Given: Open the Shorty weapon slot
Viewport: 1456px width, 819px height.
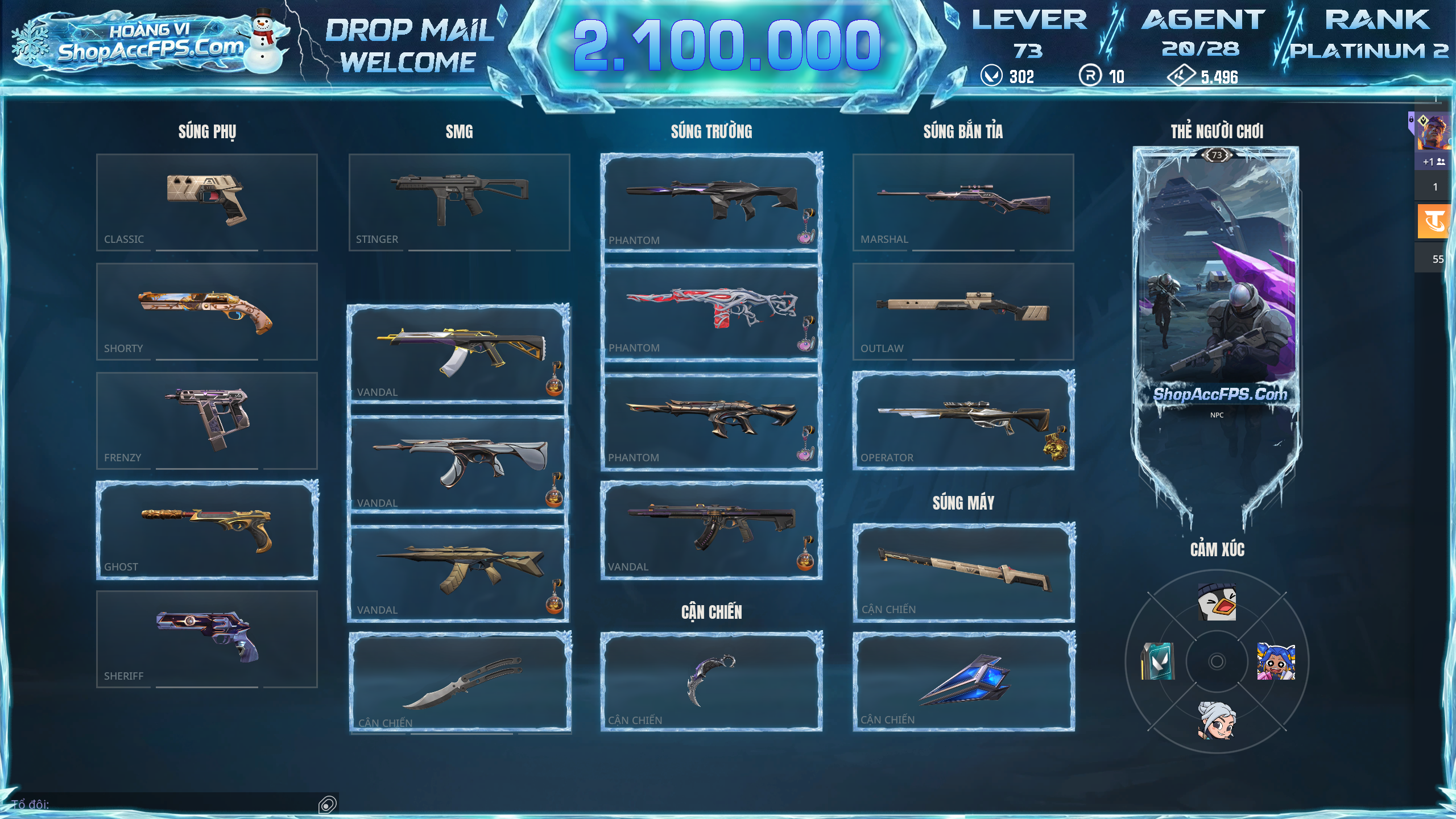Looking at the screenshot, I should [x=207, y=311].
